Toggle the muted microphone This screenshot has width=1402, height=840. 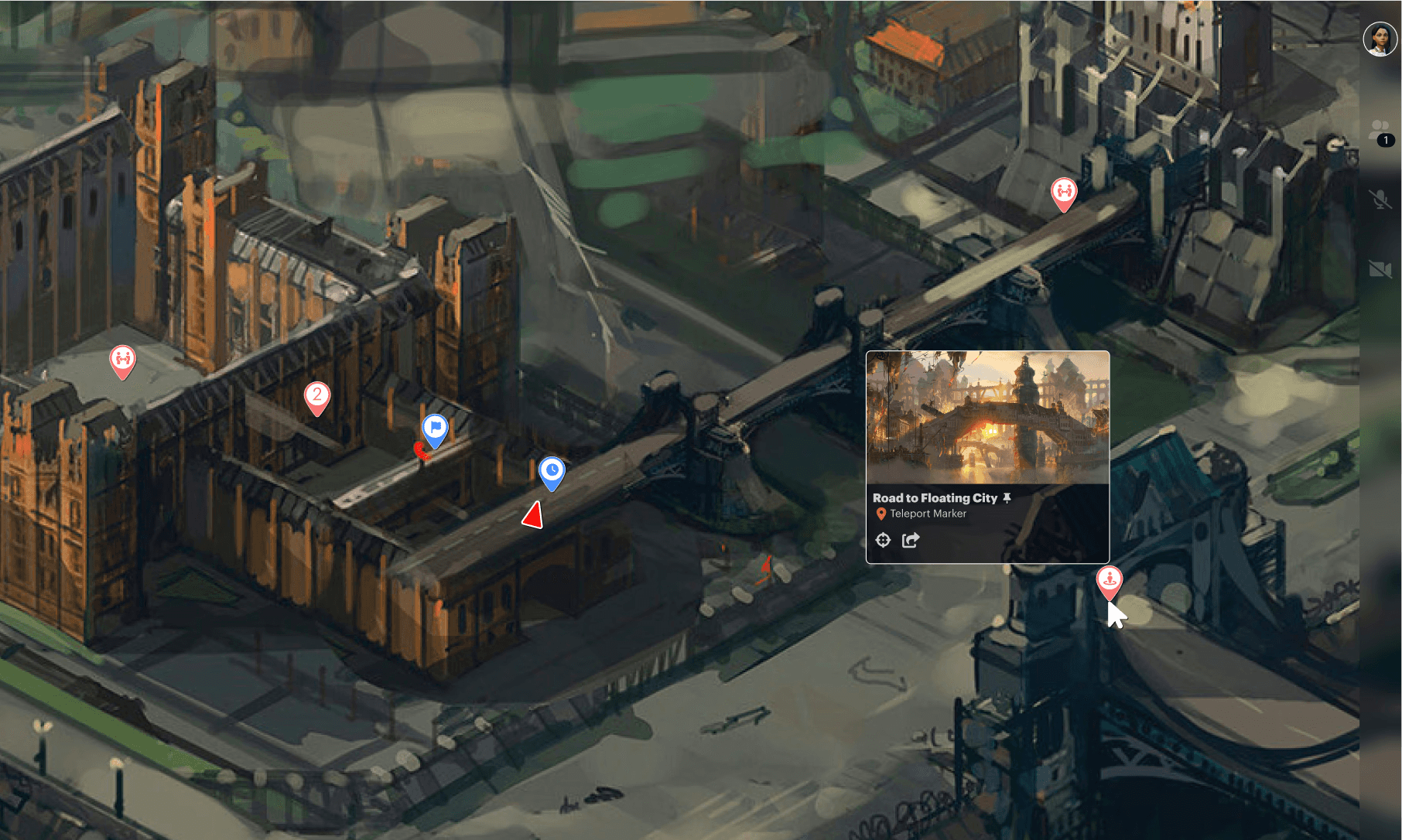point(1380,200)
